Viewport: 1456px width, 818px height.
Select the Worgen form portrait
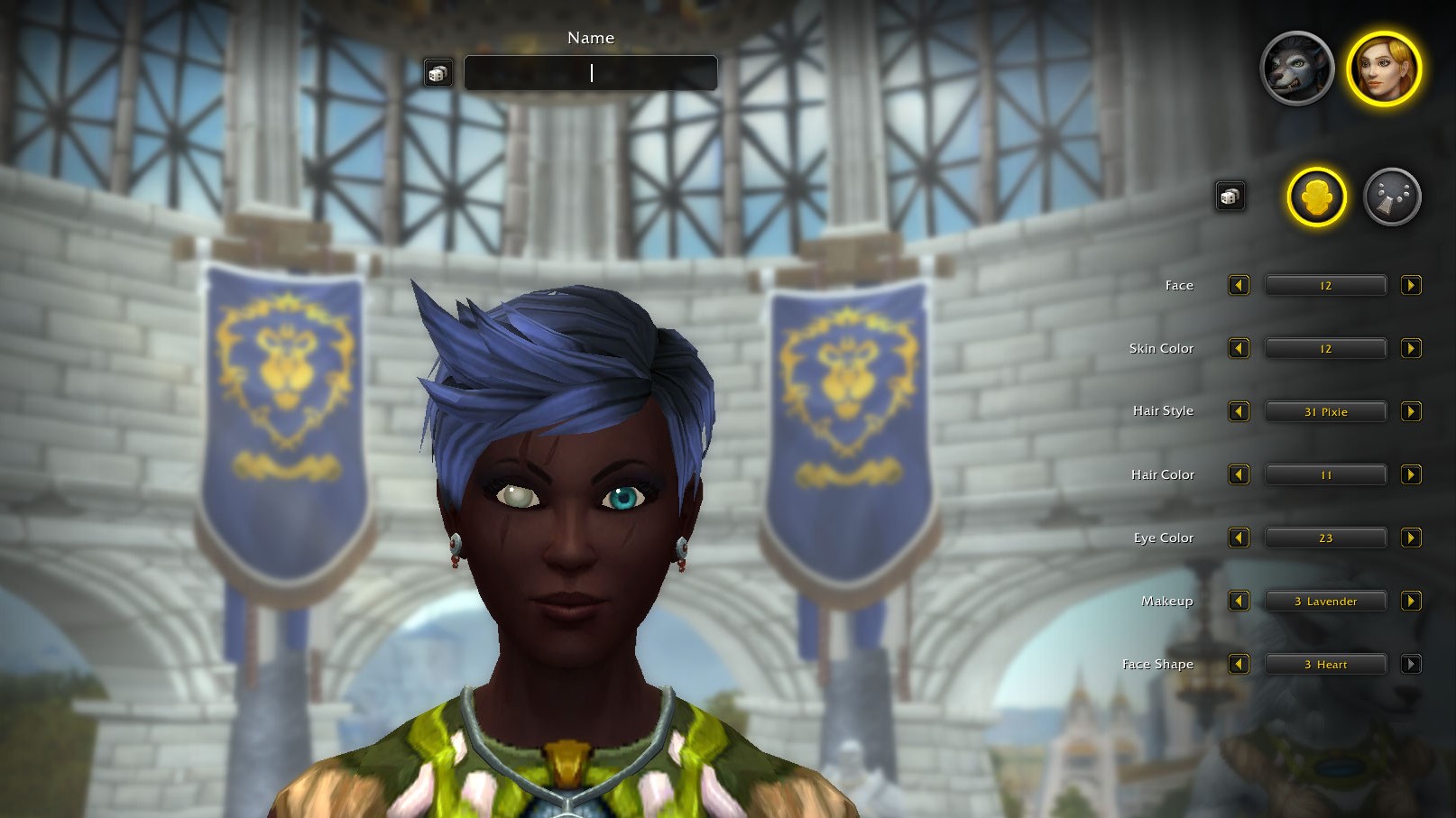click(x=1297, y=69)
